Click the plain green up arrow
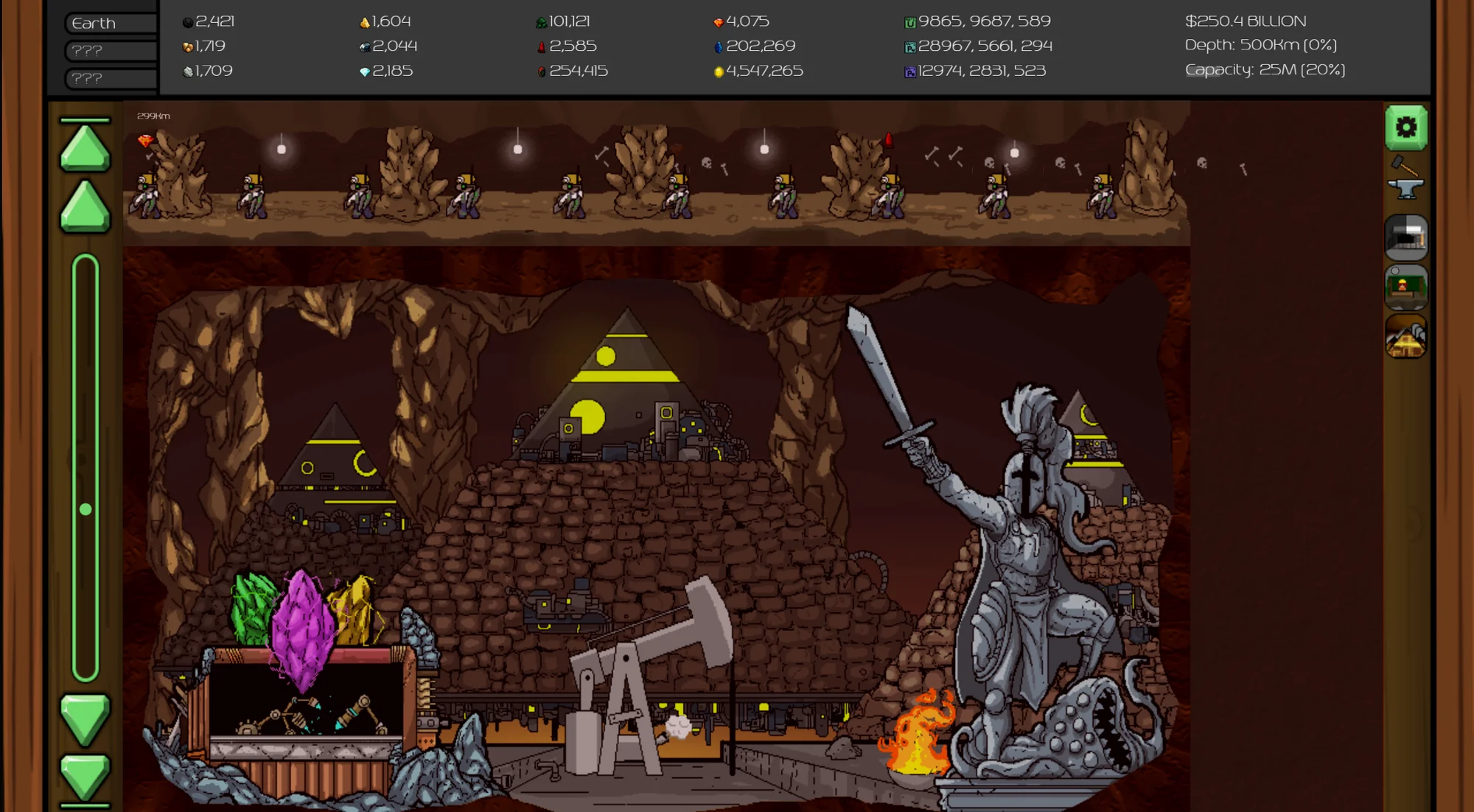The image size is (1474, 812). coord(85,207)
